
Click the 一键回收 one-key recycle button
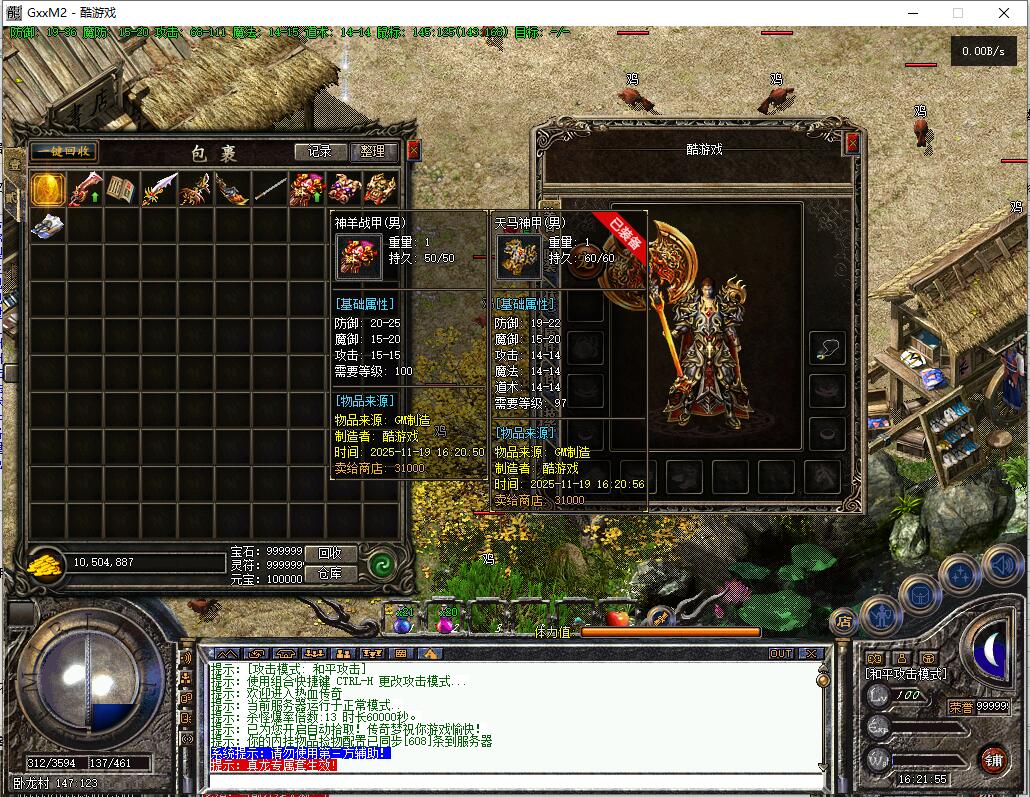(63, 152)
